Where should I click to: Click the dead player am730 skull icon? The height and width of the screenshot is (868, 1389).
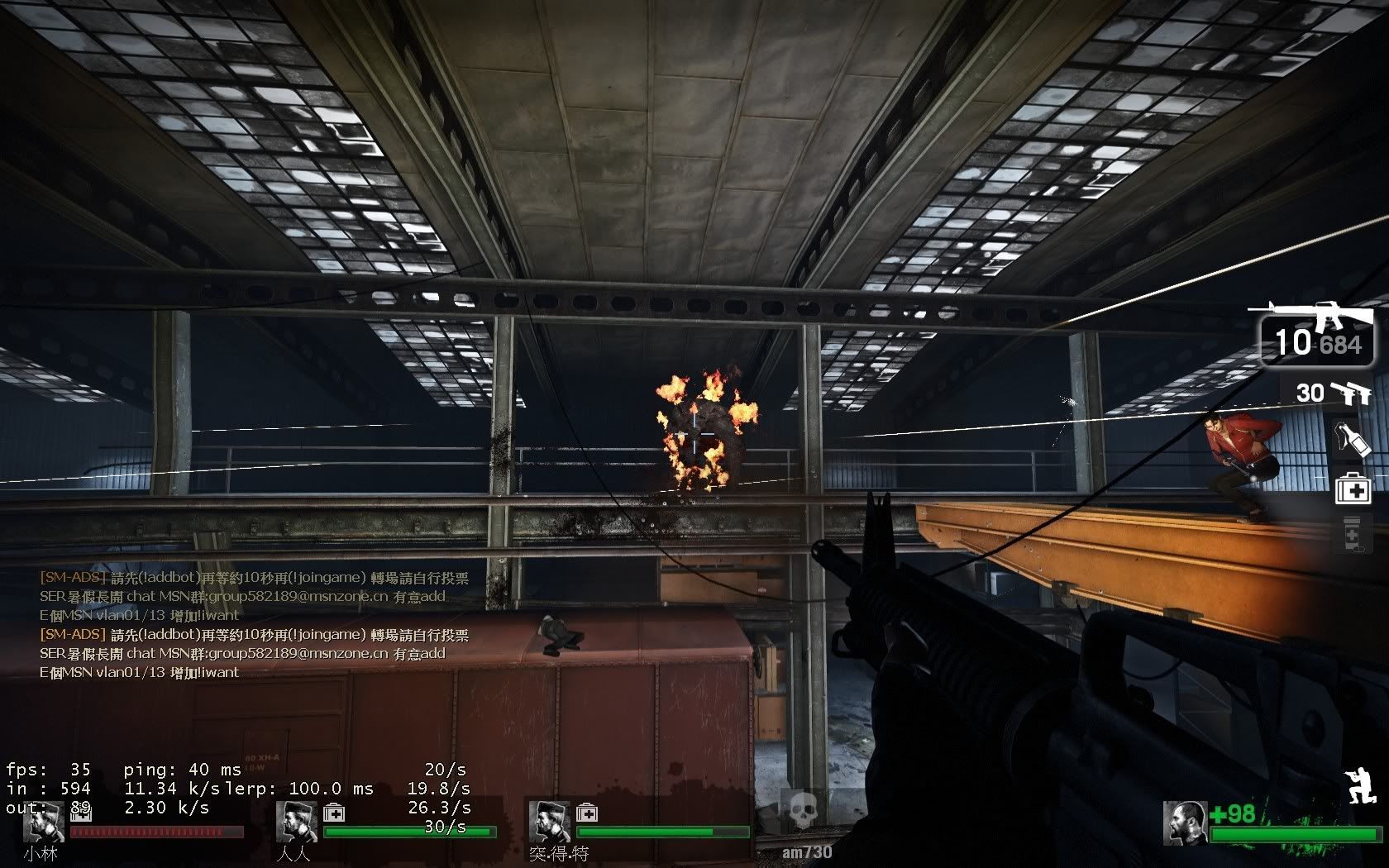pyautogui.click(x=799, y=813)
